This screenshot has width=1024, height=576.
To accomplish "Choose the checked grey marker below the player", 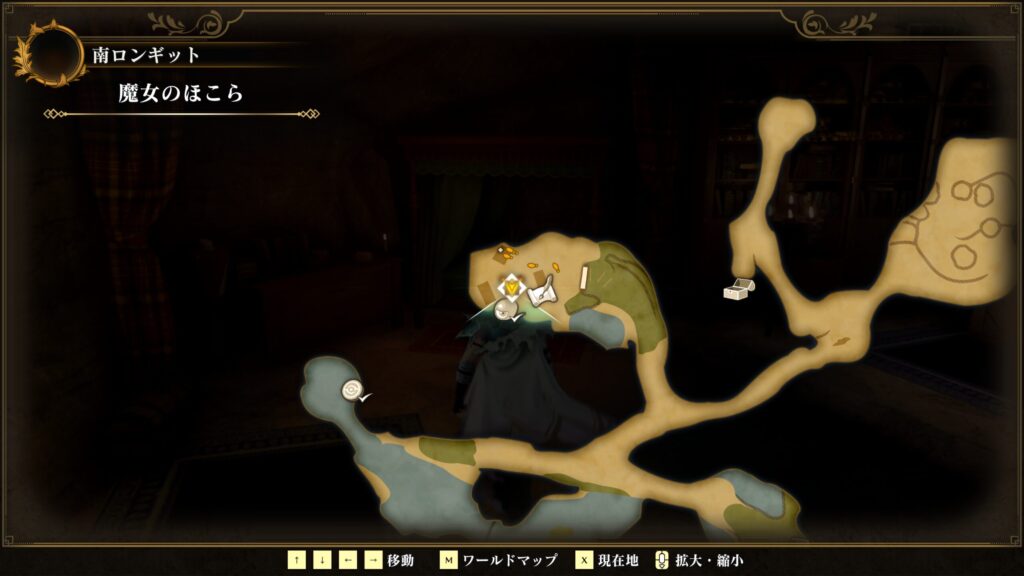I will click(508, 312).
